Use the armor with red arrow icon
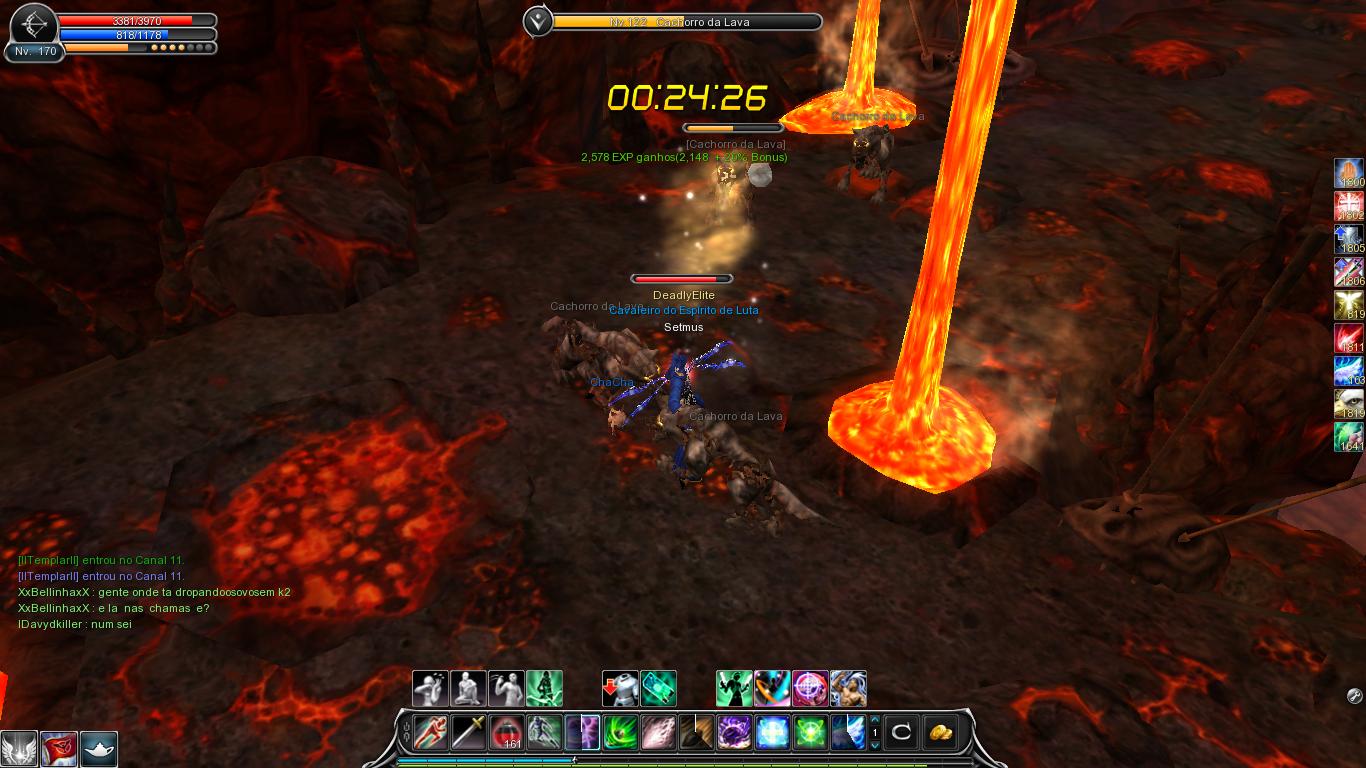Image resolution: width=1366 pixels, height=768 pixels. (620, 689)
